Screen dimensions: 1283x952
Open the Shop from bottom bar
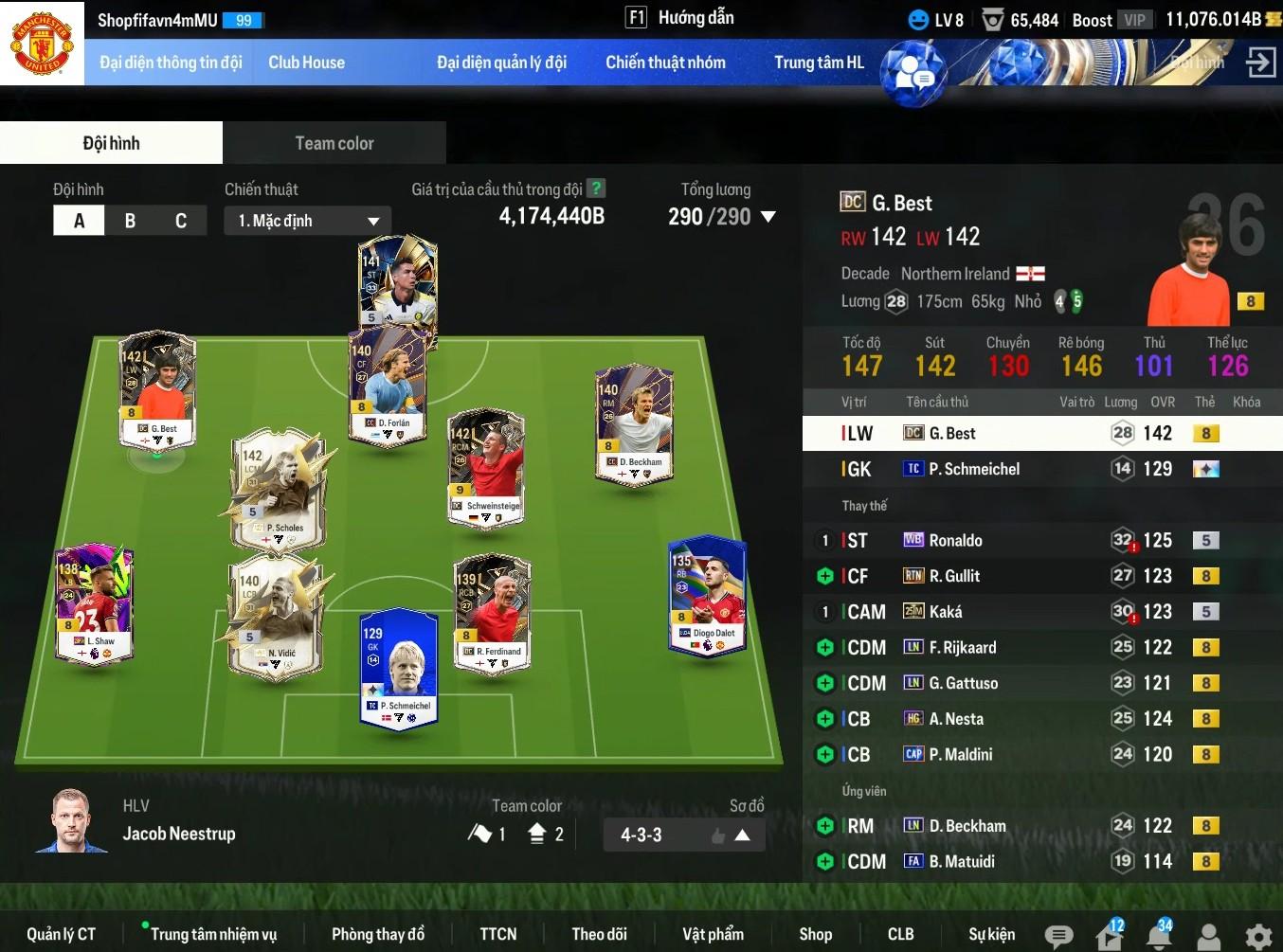[815, 934]
